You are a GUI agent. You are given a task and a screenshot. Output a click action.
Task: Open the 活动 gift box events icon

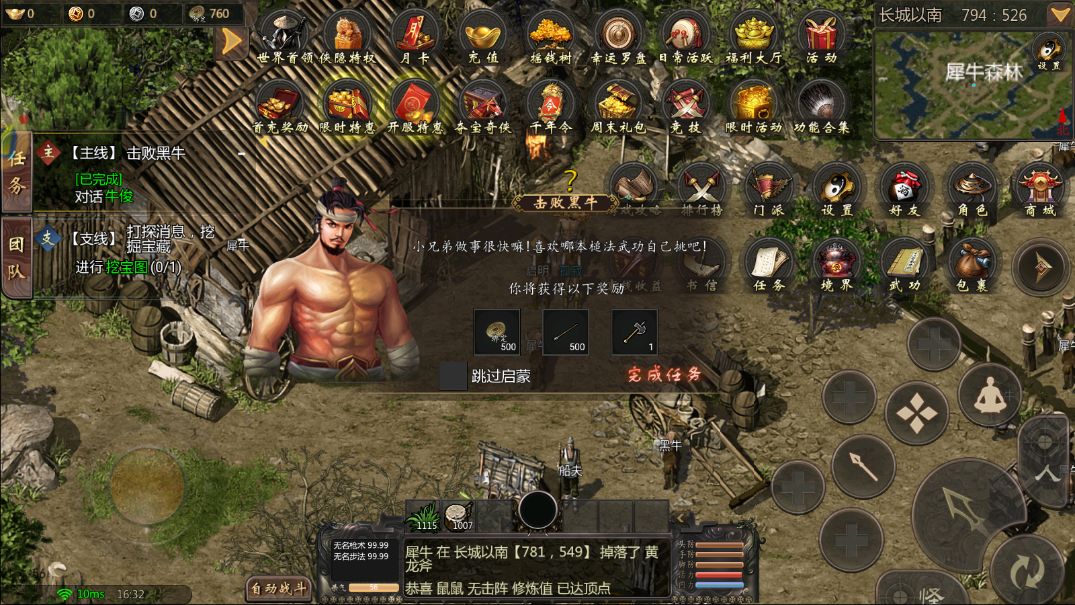[822, 36]
